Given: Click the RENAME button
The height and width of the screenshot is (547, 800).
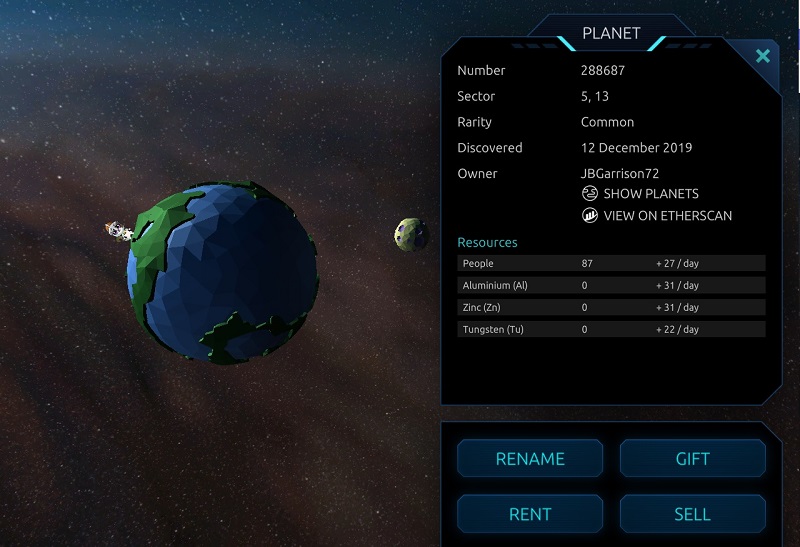Looking at the screenshot, I should 530,459.
